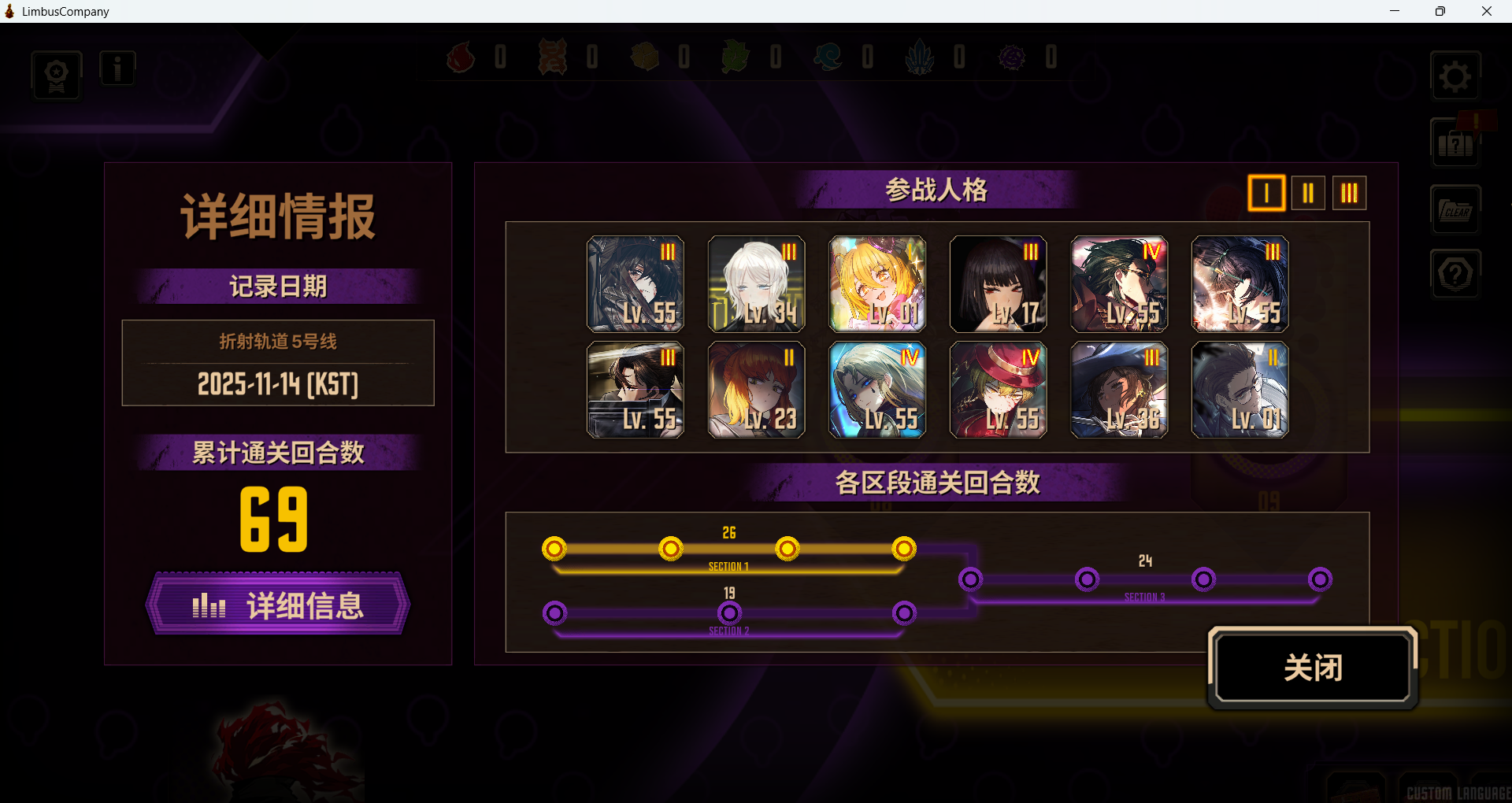Select the blue Gloom sin affinity icon
This screenshot has width=1512, height=803.
829,56
